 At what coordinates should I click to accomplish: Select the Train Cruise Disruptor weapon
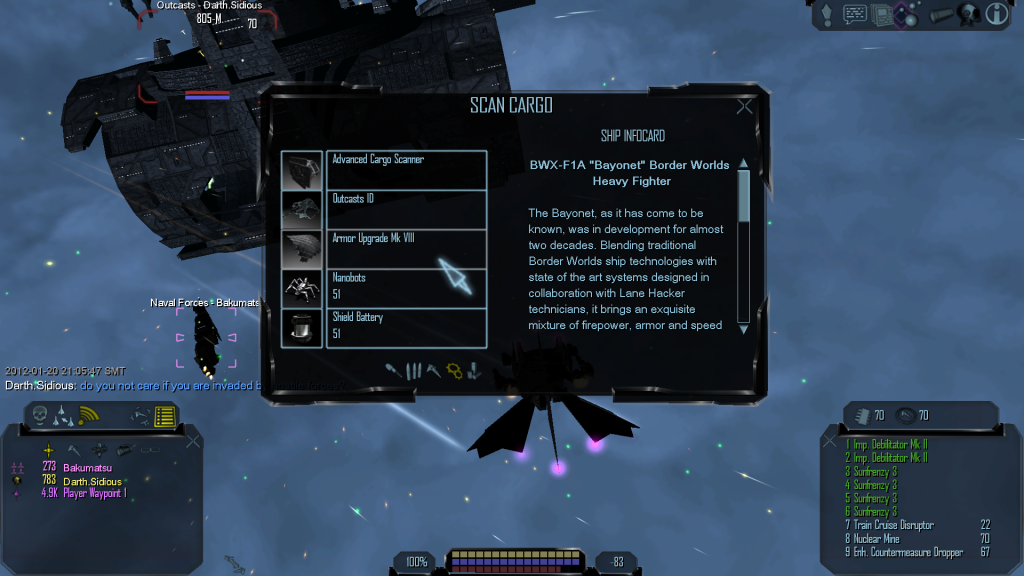coord(893,525)
